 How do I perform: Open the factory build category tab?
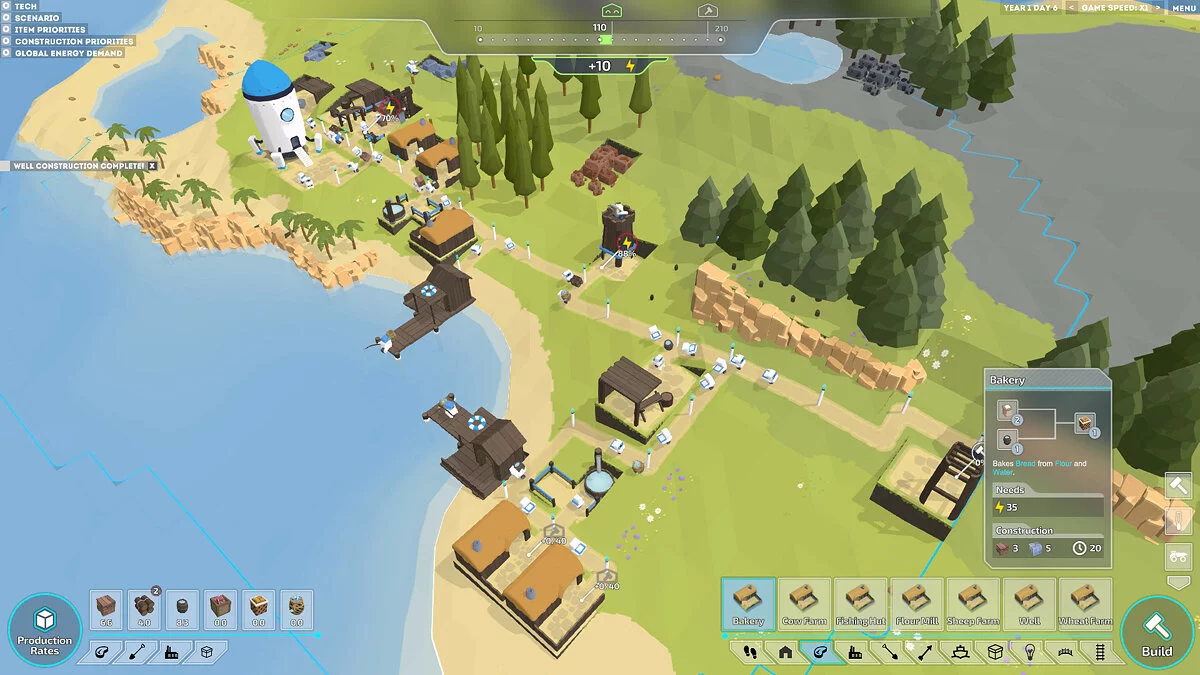[855, 653]
